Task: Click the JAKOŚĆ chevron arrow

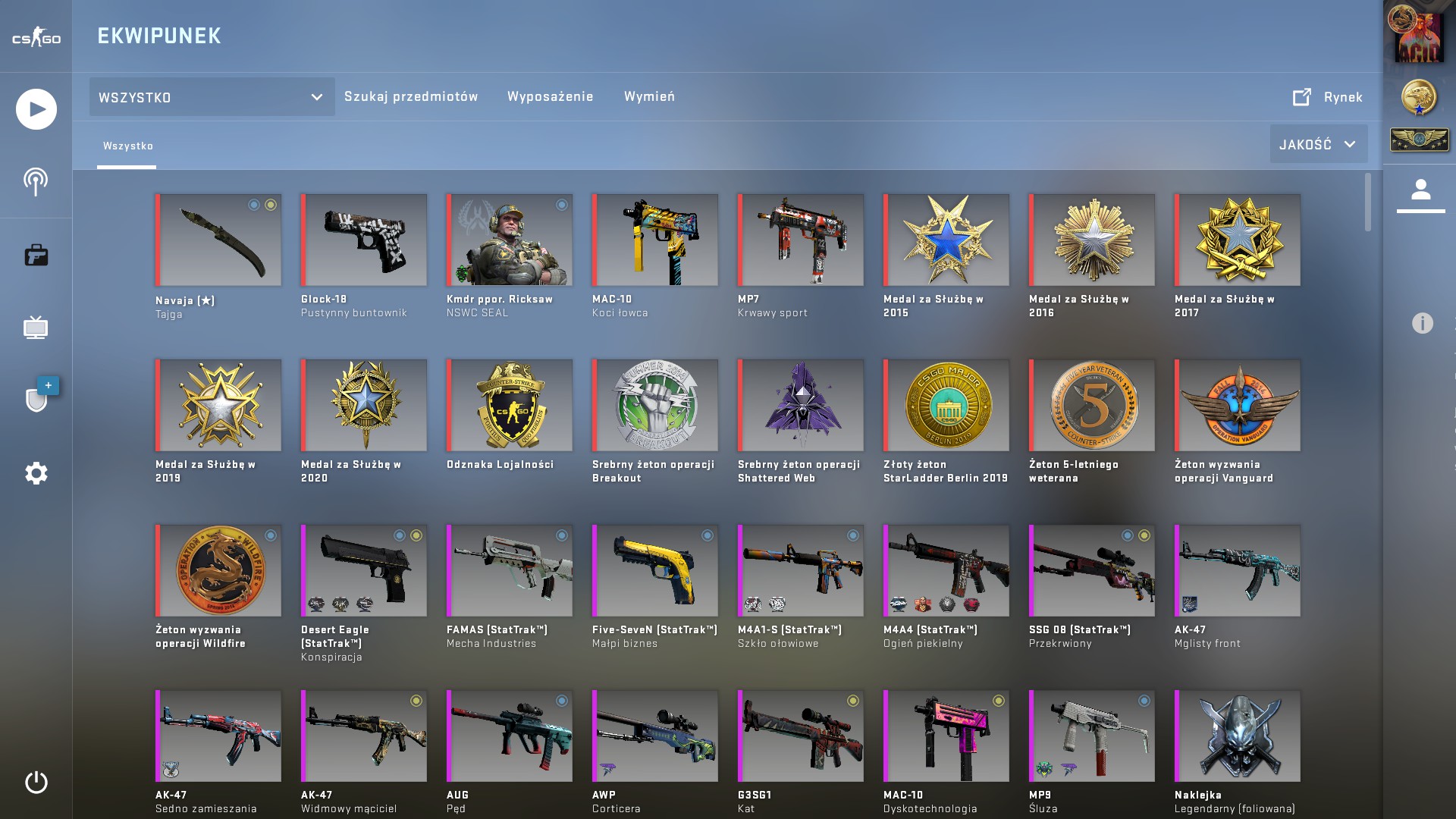Action: (1350, 143)
